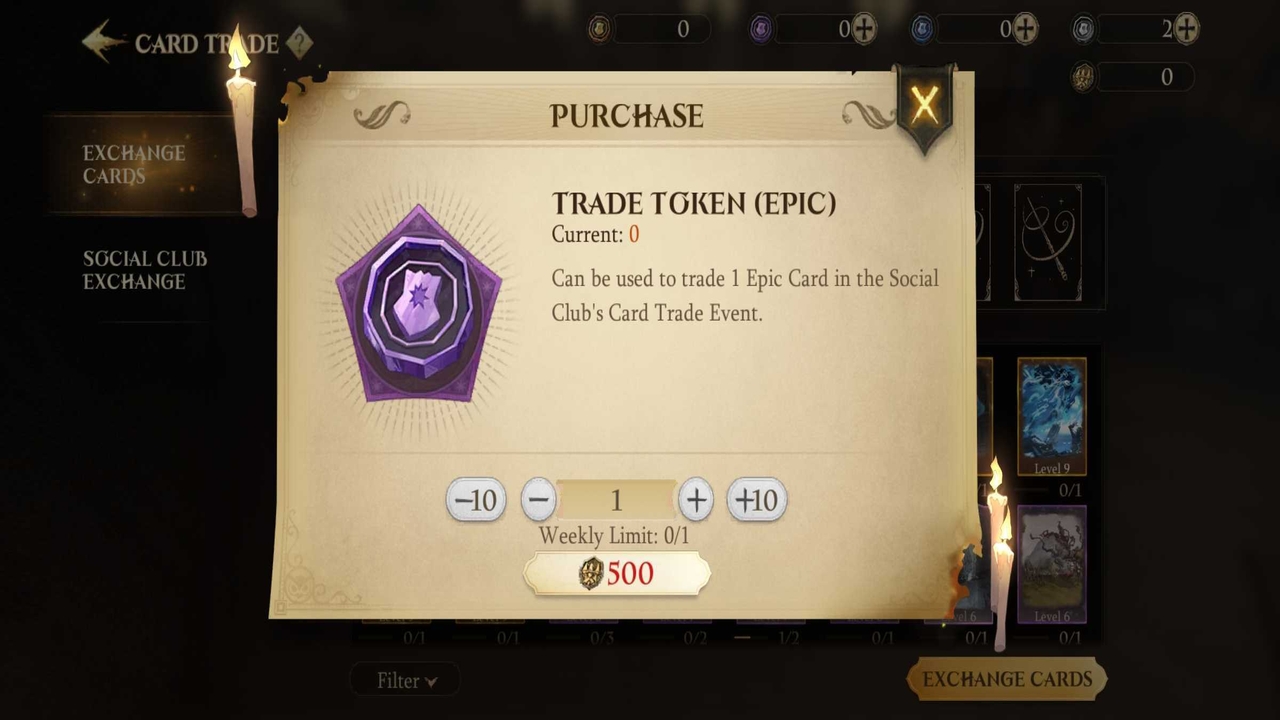The height and width of the screenshot is (720, 1280).
Task: Select the Exchange Cards sidebar tab
Action: [134, 164]
